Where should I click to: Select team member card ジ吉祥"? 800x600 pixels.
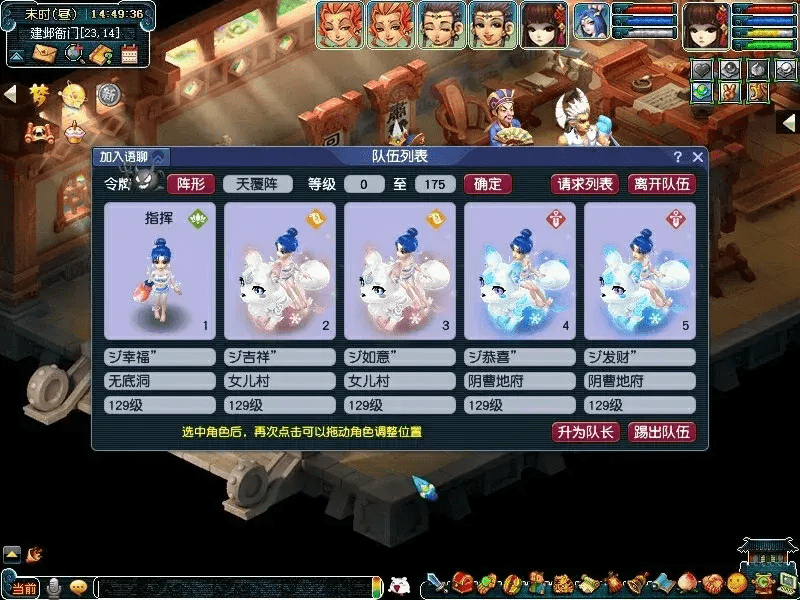pyautogui.click(x=280, y=270)
